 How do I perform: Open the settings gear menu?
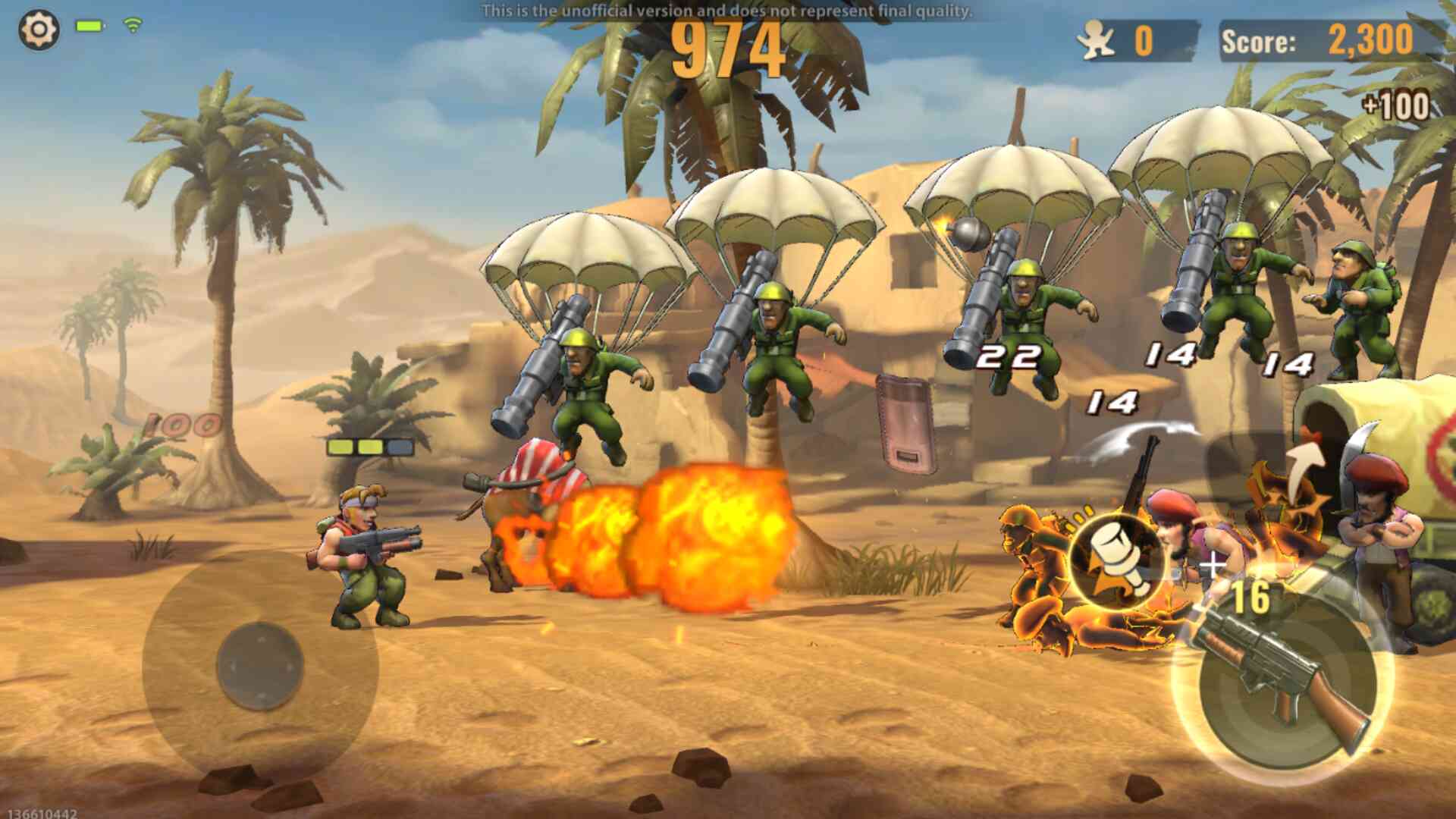(x=39, y=30)
